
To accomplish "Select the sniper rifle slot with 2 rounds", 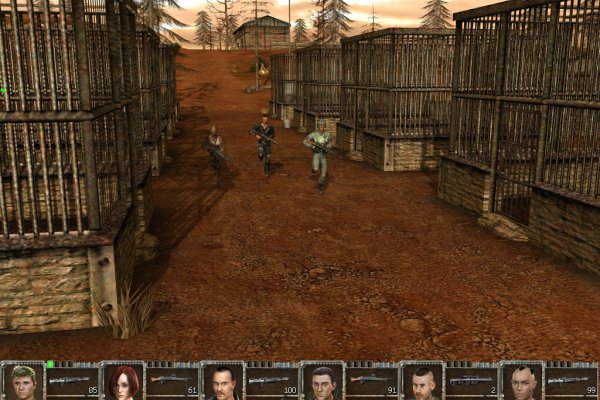I will click(472, 382).
